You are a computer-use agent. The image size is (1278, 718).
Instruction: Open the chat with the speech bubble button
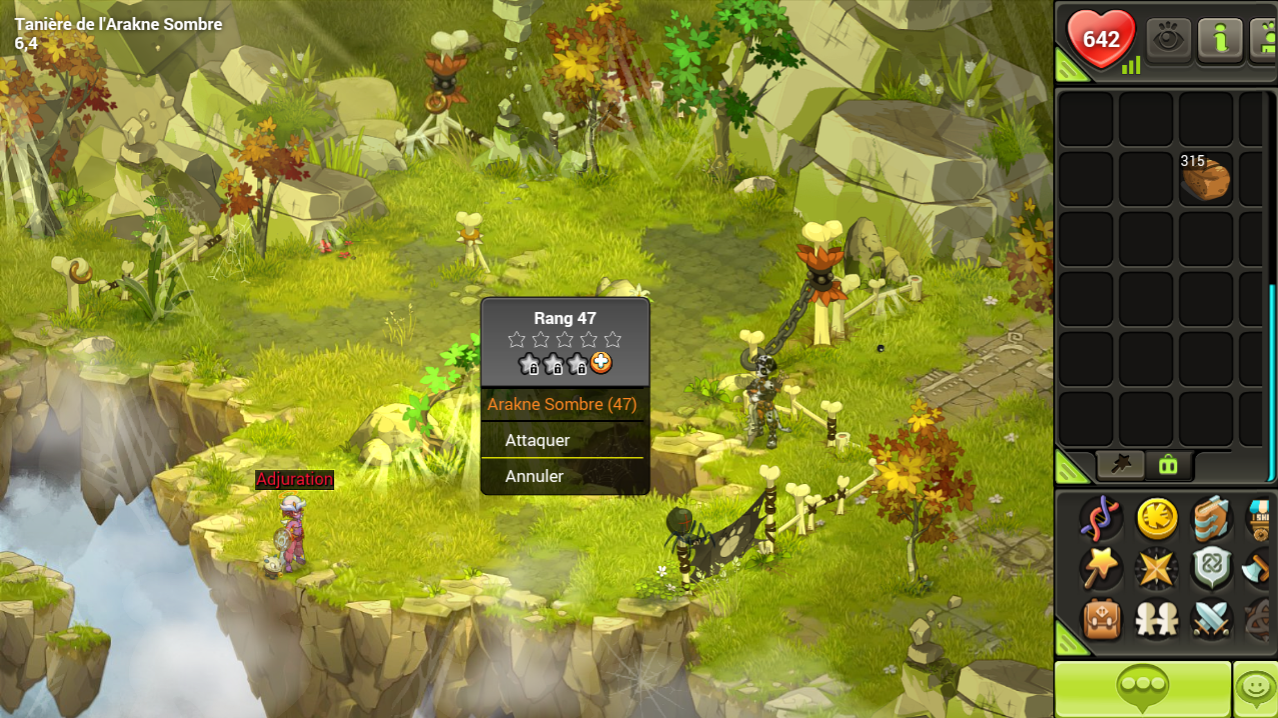[x=1143, y=688]
